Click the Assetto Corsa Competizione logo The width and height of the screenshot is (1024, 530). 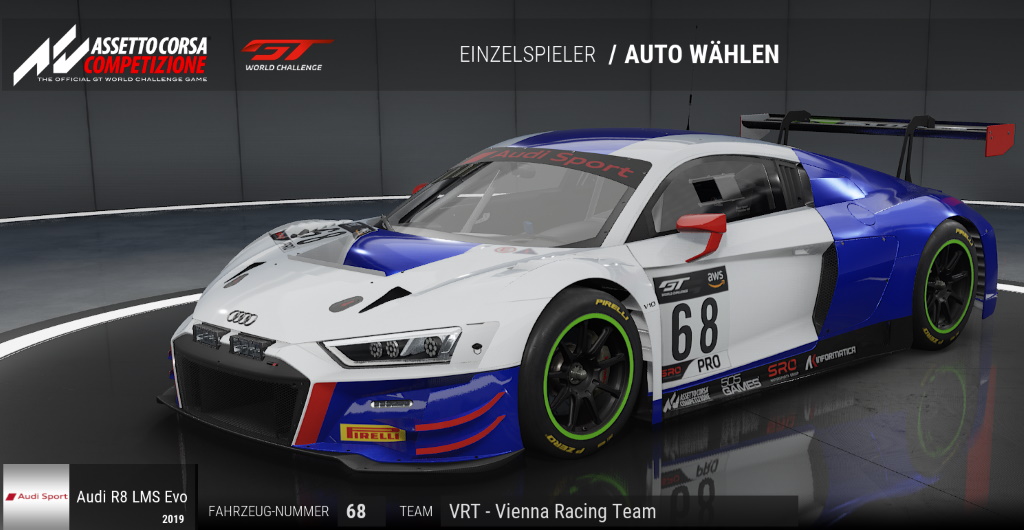[110, 56]
